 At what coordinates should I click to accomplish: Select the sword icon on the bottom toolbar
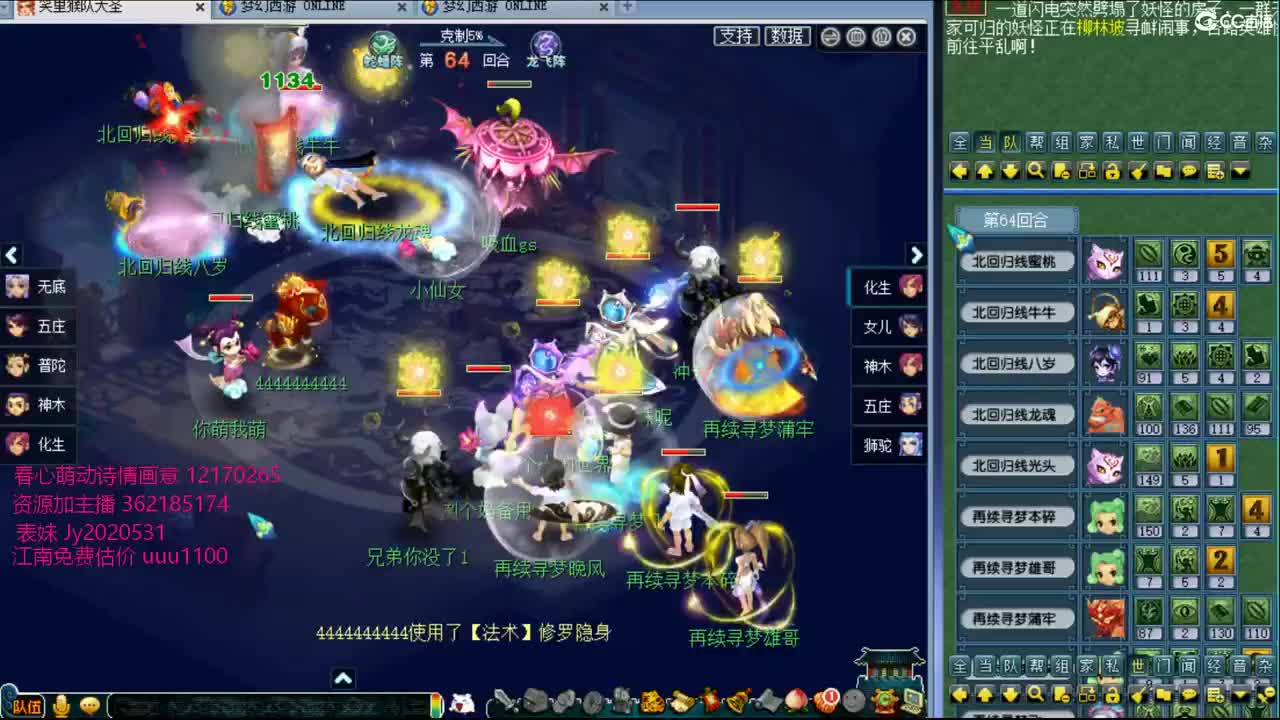(x=506, y=703)
